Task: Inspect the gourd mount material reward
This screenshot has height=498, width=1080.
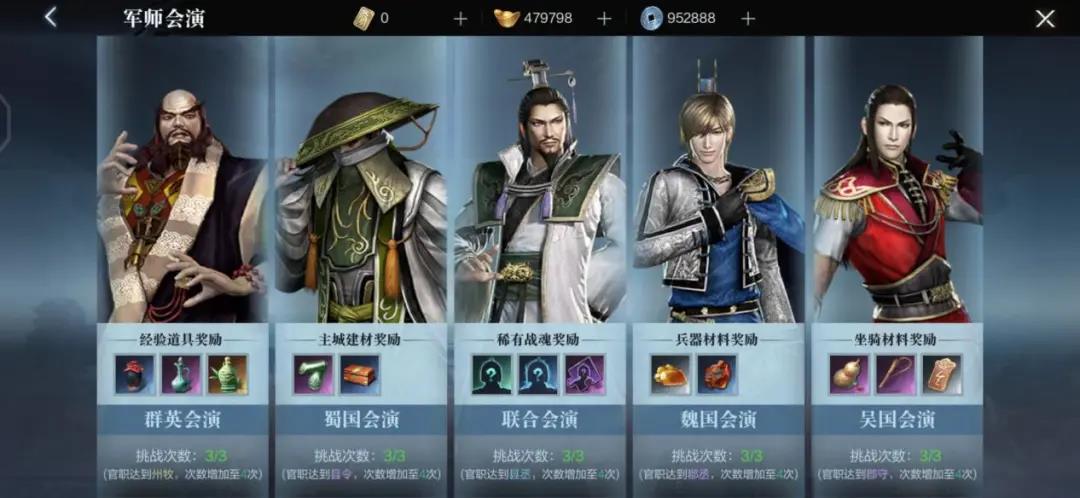Action: click(849, 374)
